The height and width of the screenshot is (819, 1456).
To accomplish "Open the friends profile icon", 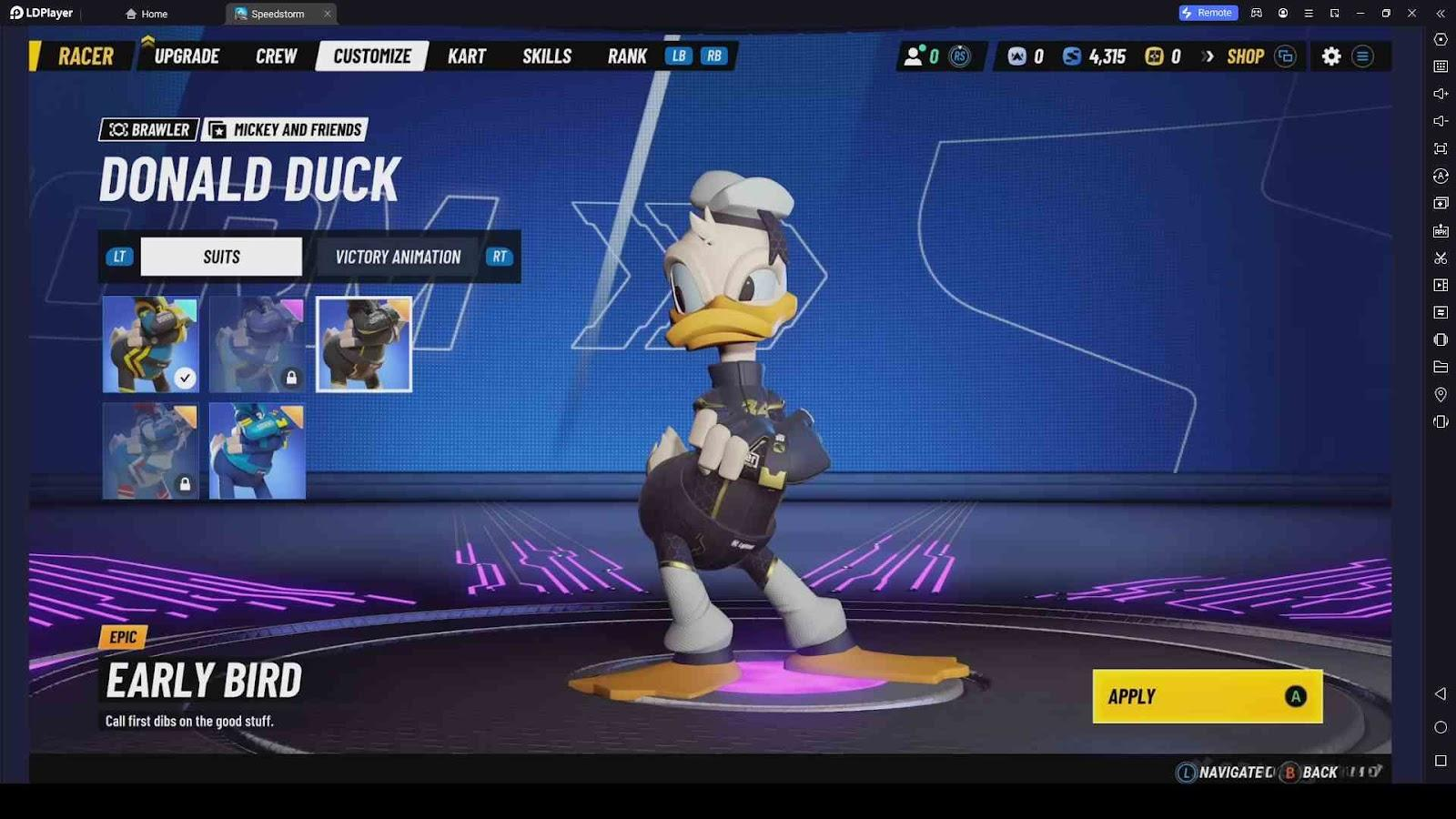I will (x=914, y=56).
